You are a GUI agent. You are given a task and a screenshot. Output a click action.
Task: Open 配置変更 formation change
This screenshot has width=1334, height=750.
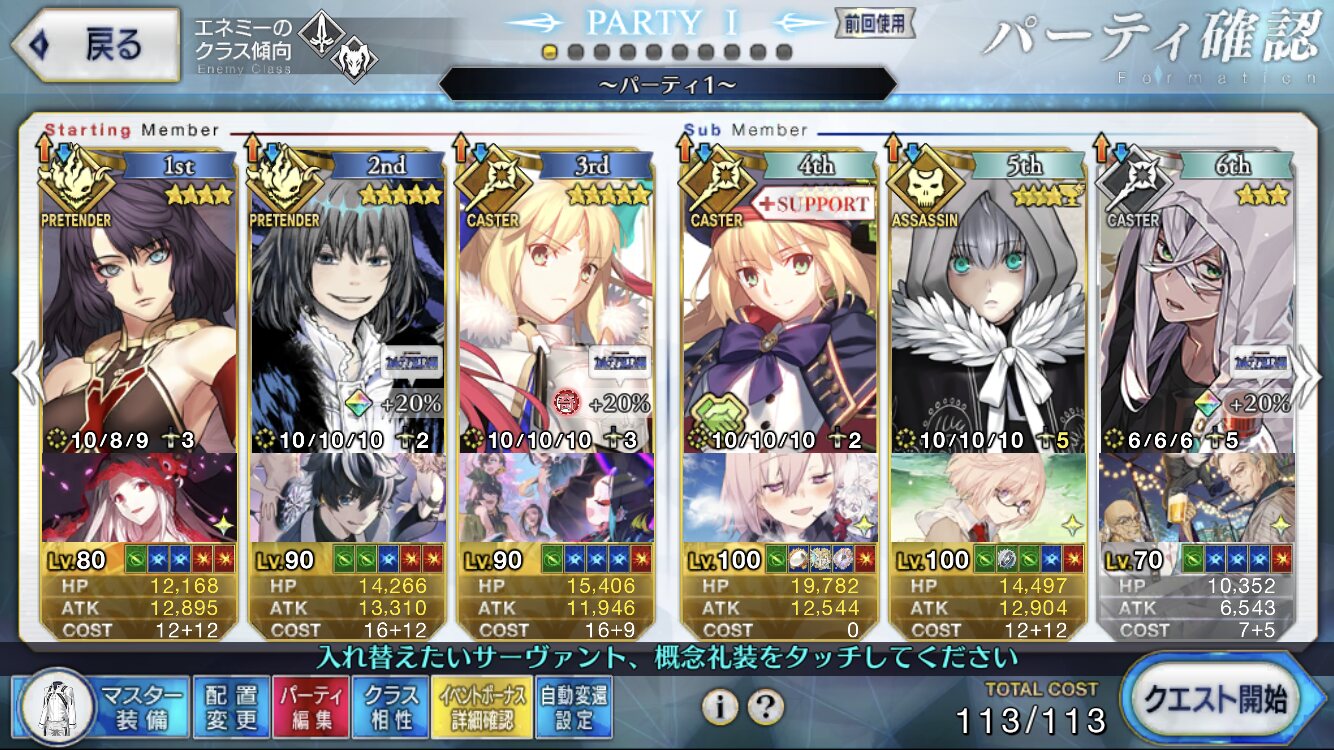[230, 707]
